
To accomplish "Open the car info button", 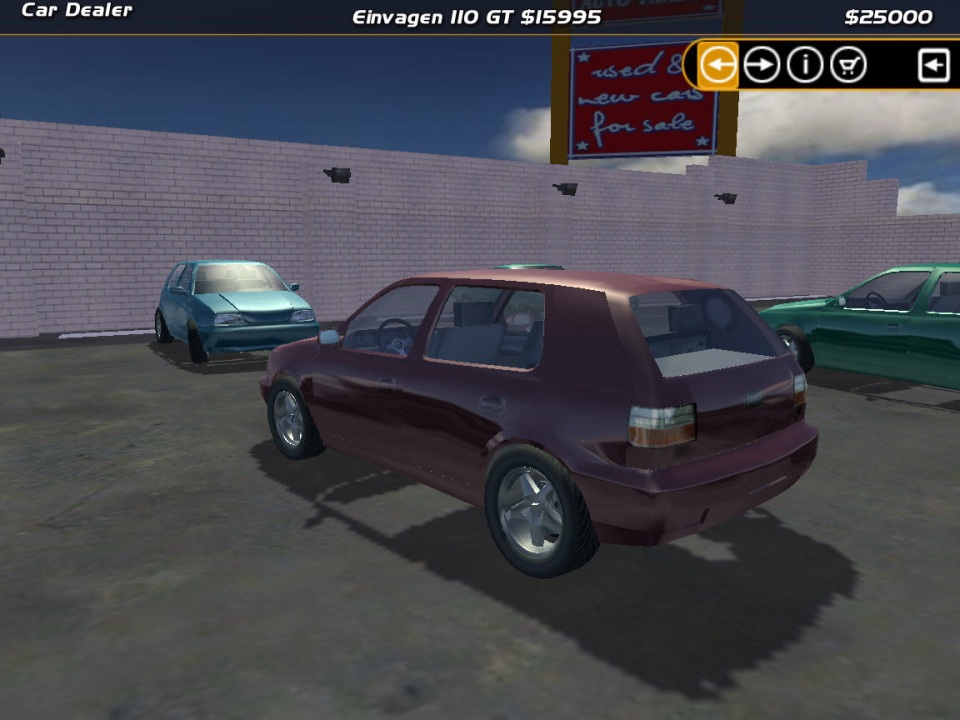I will [805, 66].
